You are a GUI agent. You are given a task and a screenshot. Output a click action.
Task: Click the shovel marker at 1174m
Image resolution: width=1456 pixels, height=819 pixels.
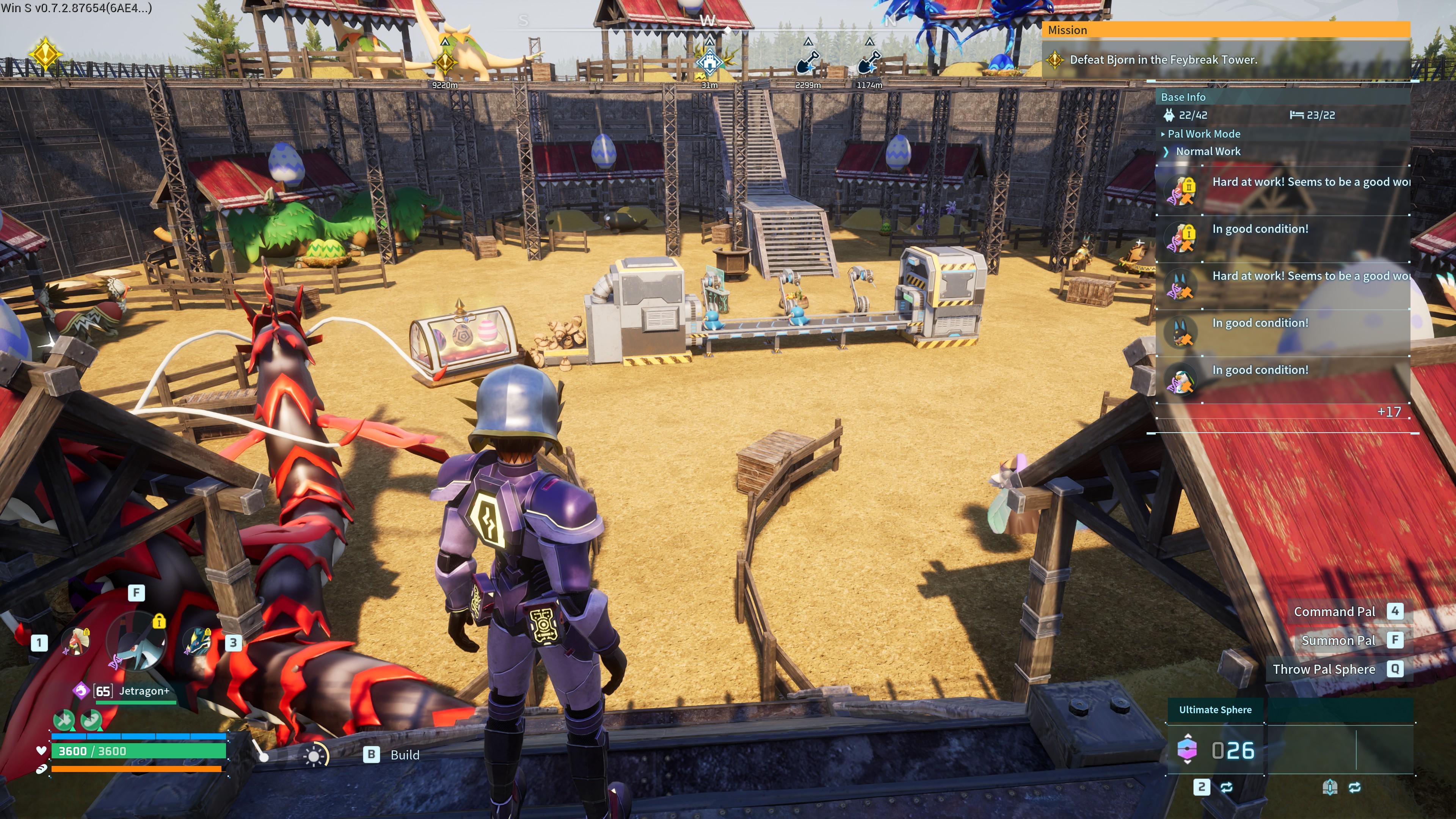pyautogui.click(x=869, y=62)
